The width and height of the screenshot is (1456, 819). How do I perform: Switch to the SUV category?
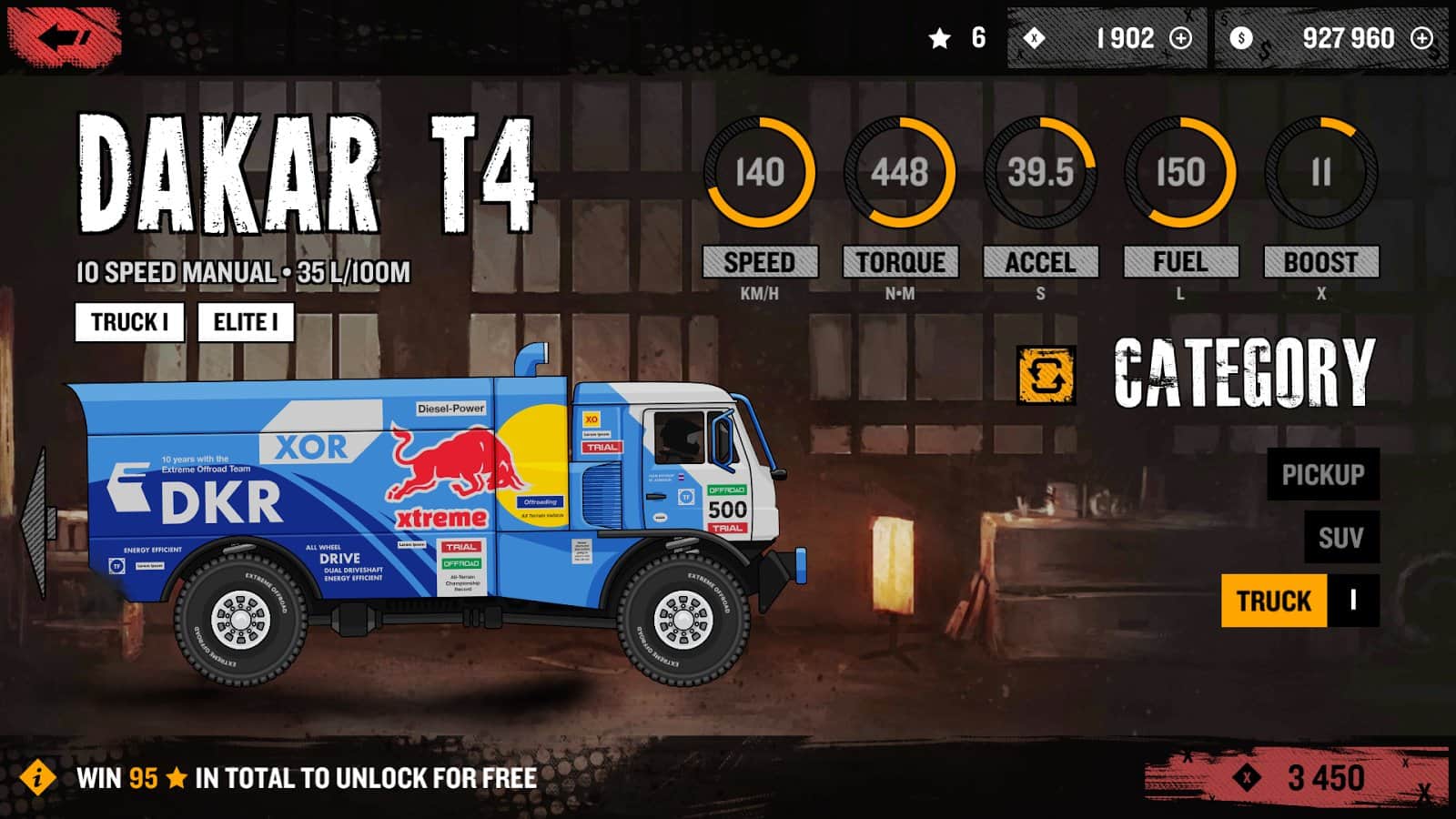tap(1340, 538)
